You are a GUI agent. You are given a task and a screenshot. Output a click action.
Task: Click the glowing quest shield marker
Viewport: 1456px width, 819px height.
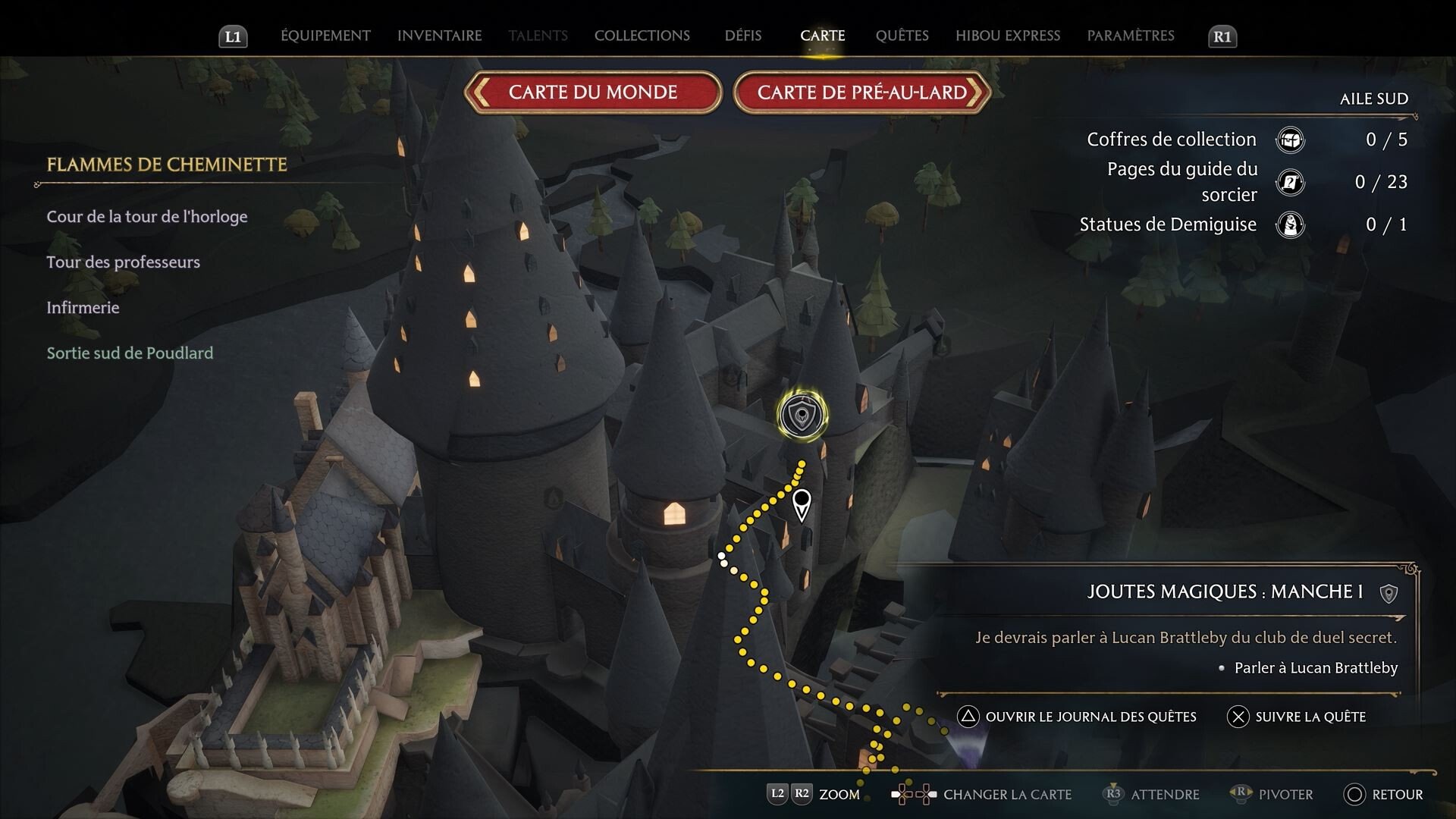[x=802, y=415]
